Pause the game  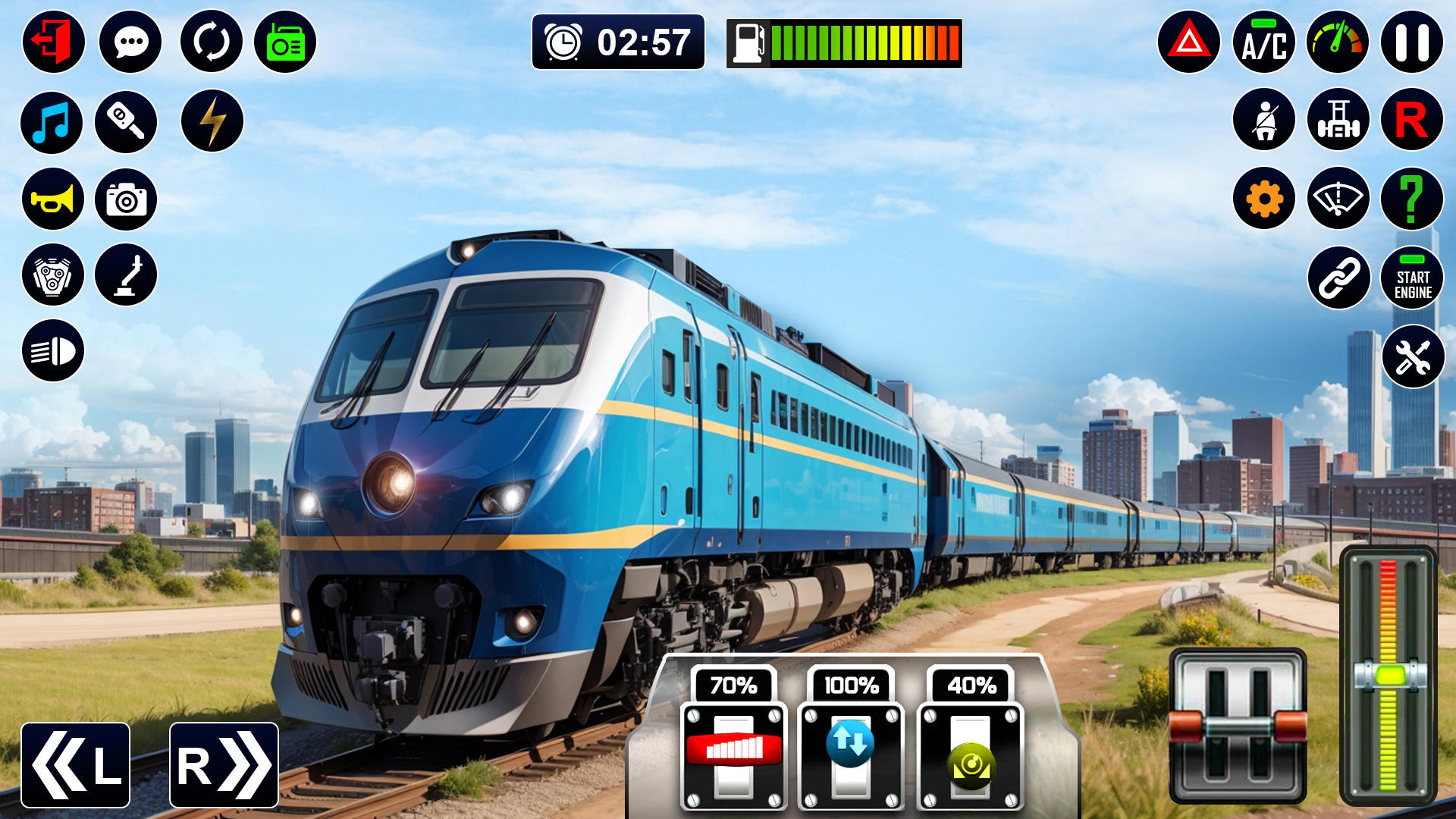click(x=1411, y=42)
